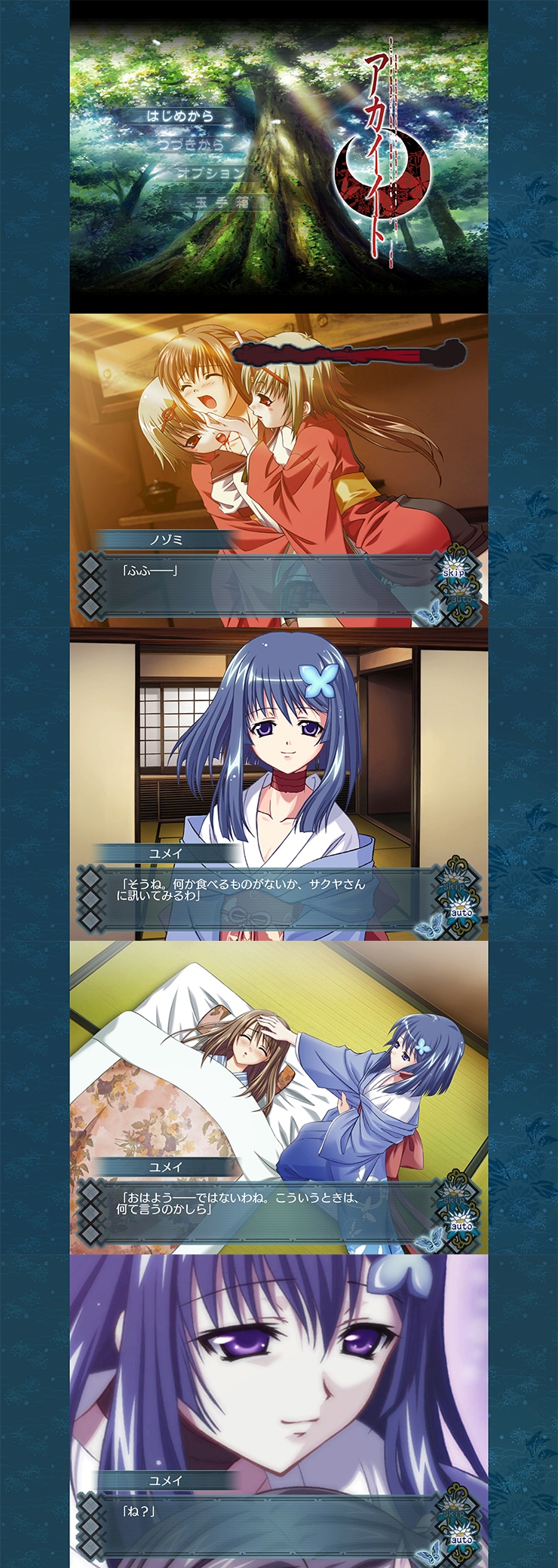This screenshot has height=1568, width=558.
Task: Start a new game with はじめから
Action: pyautogui.click(x=181, y=116)
